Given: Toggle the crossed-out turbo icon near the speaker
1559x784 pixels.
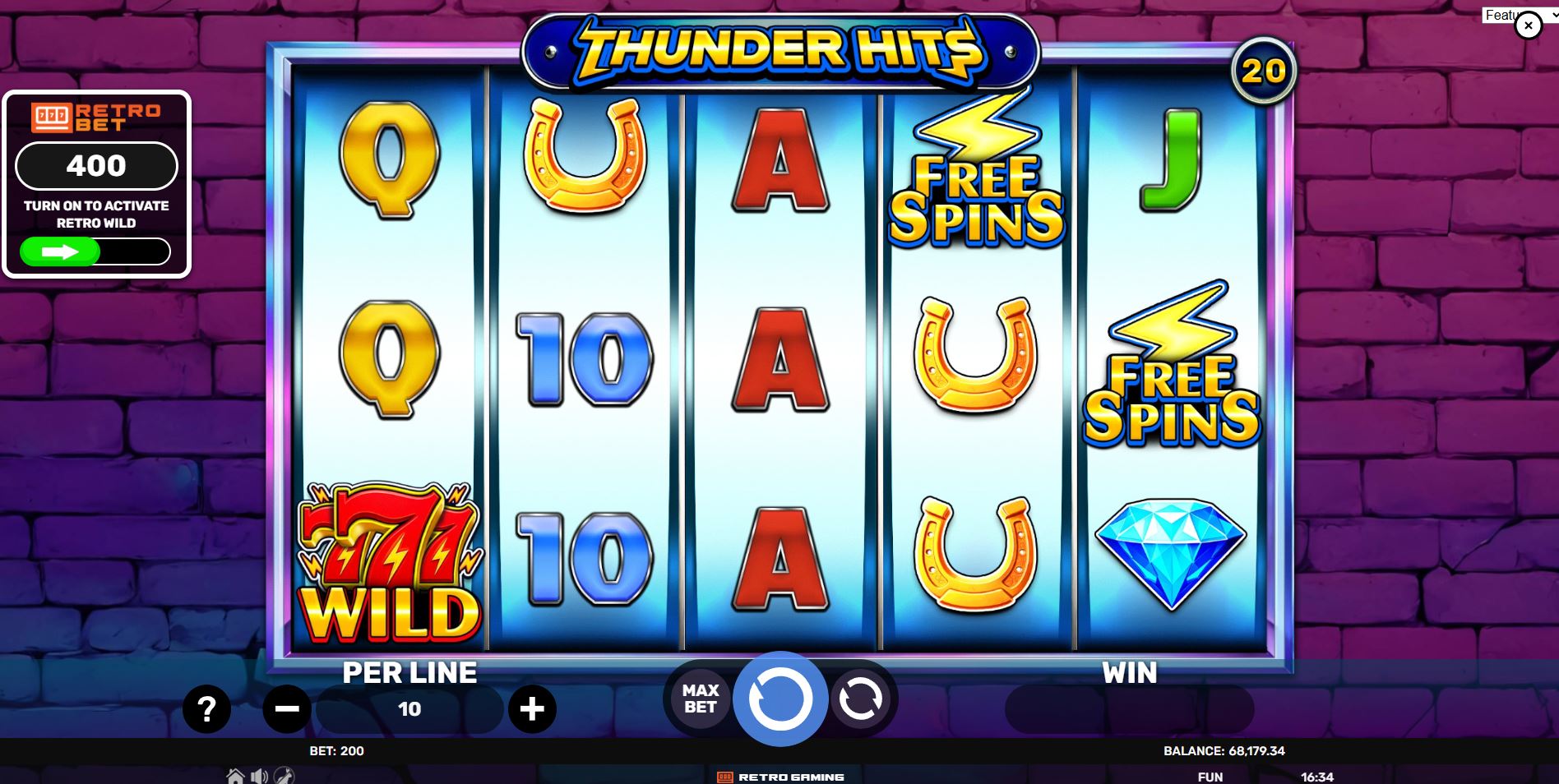Looking at the screenshot, I should (x=285, y=776).
